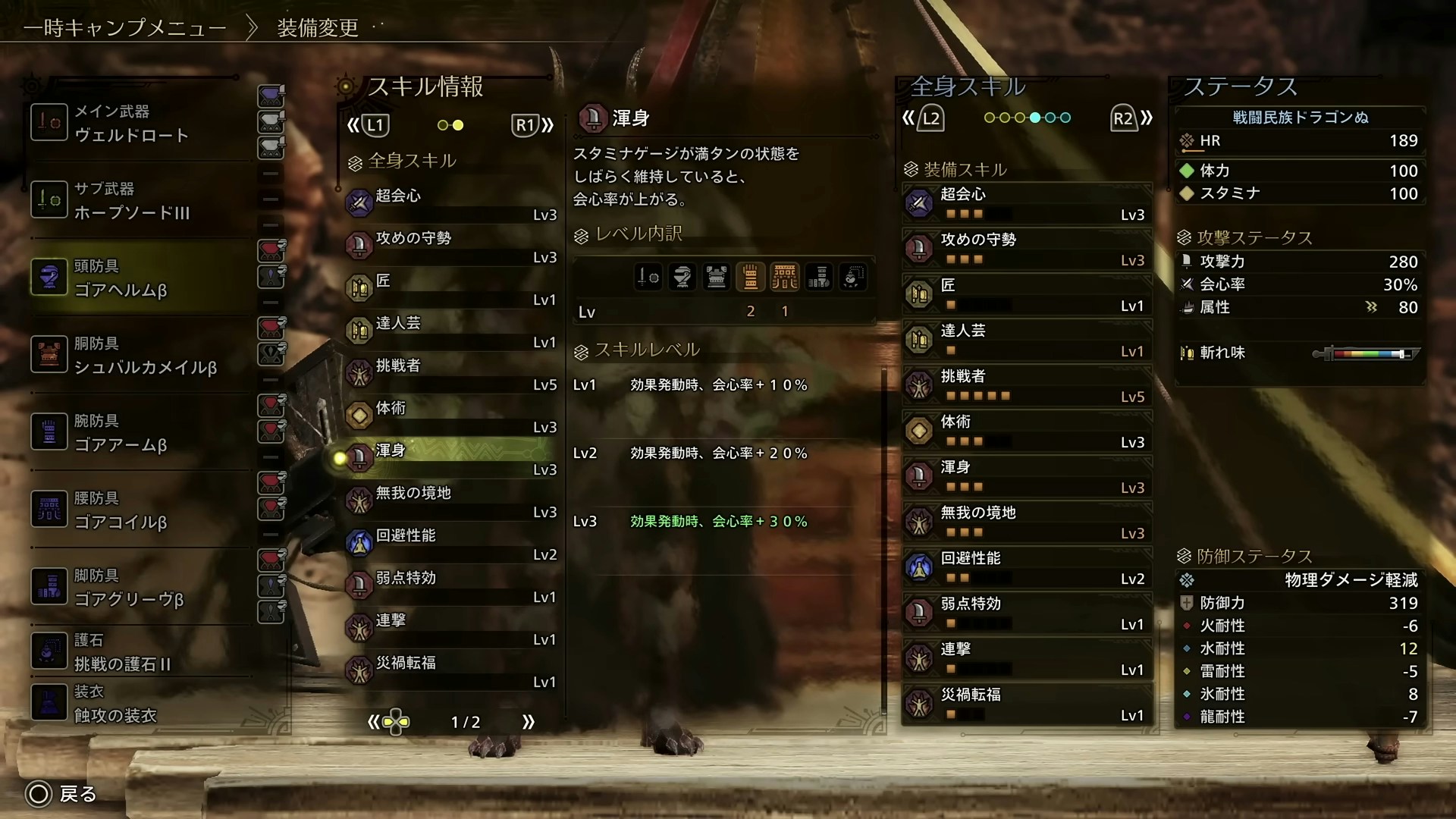
Task: Click the weapon icon in レベル内訳 row
Action: (x=648, y=277)
